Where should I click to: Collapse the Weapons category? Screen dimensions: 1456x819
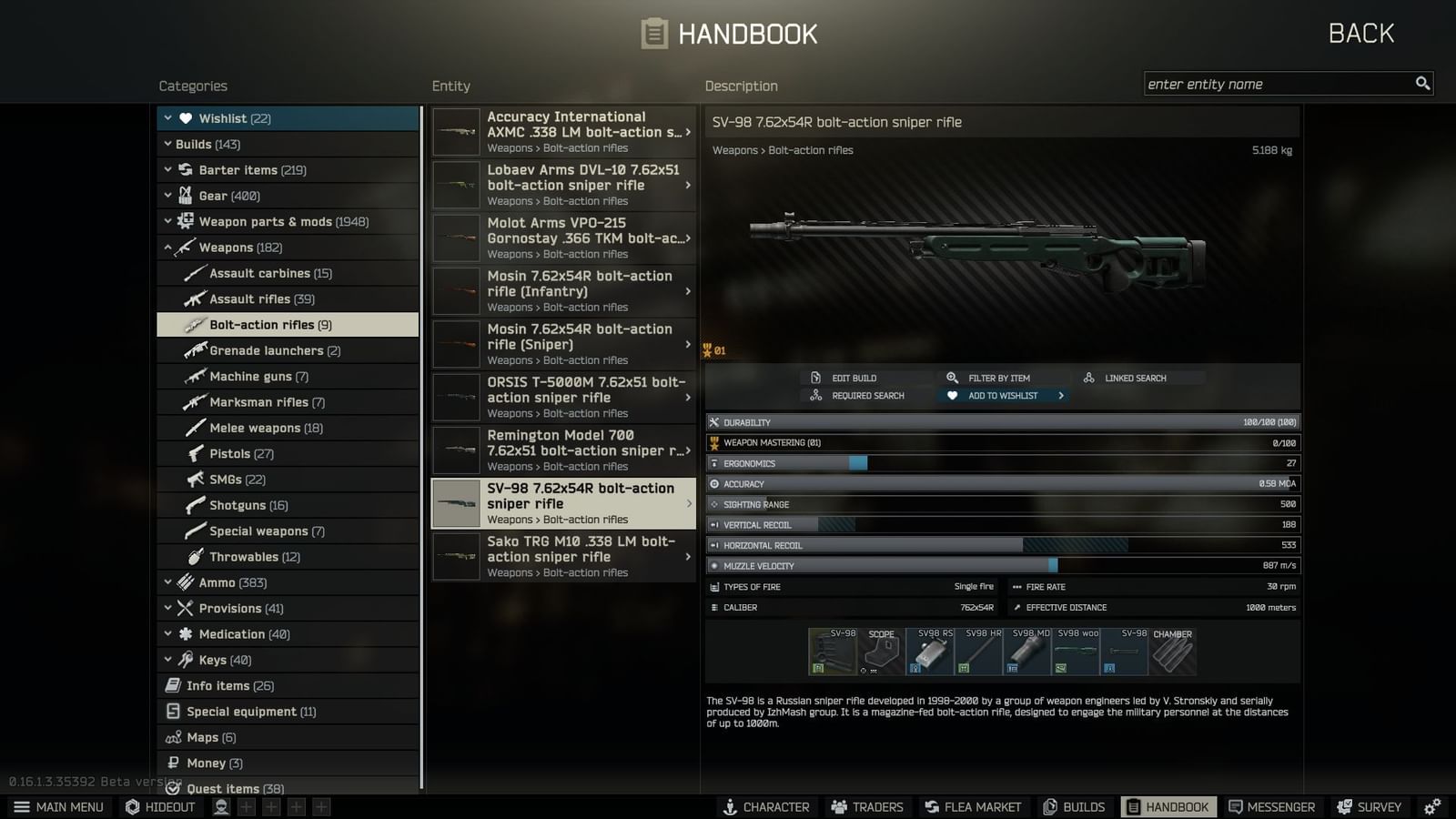click(169, 247)
